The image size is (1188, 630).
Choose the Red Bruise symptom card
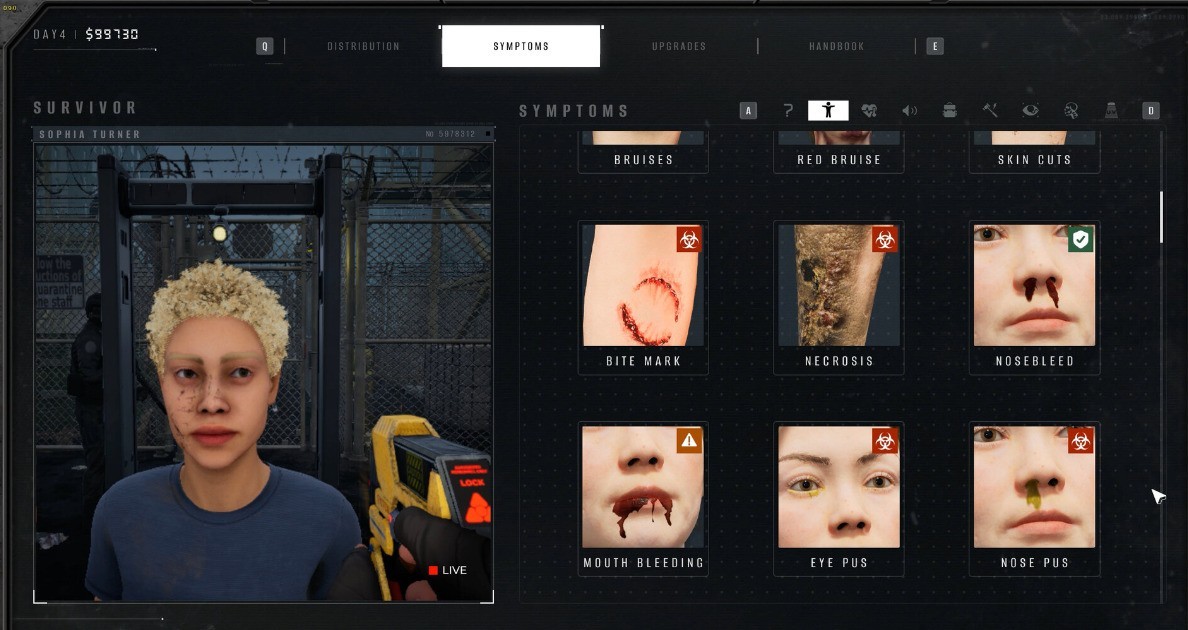coord(839,152)
